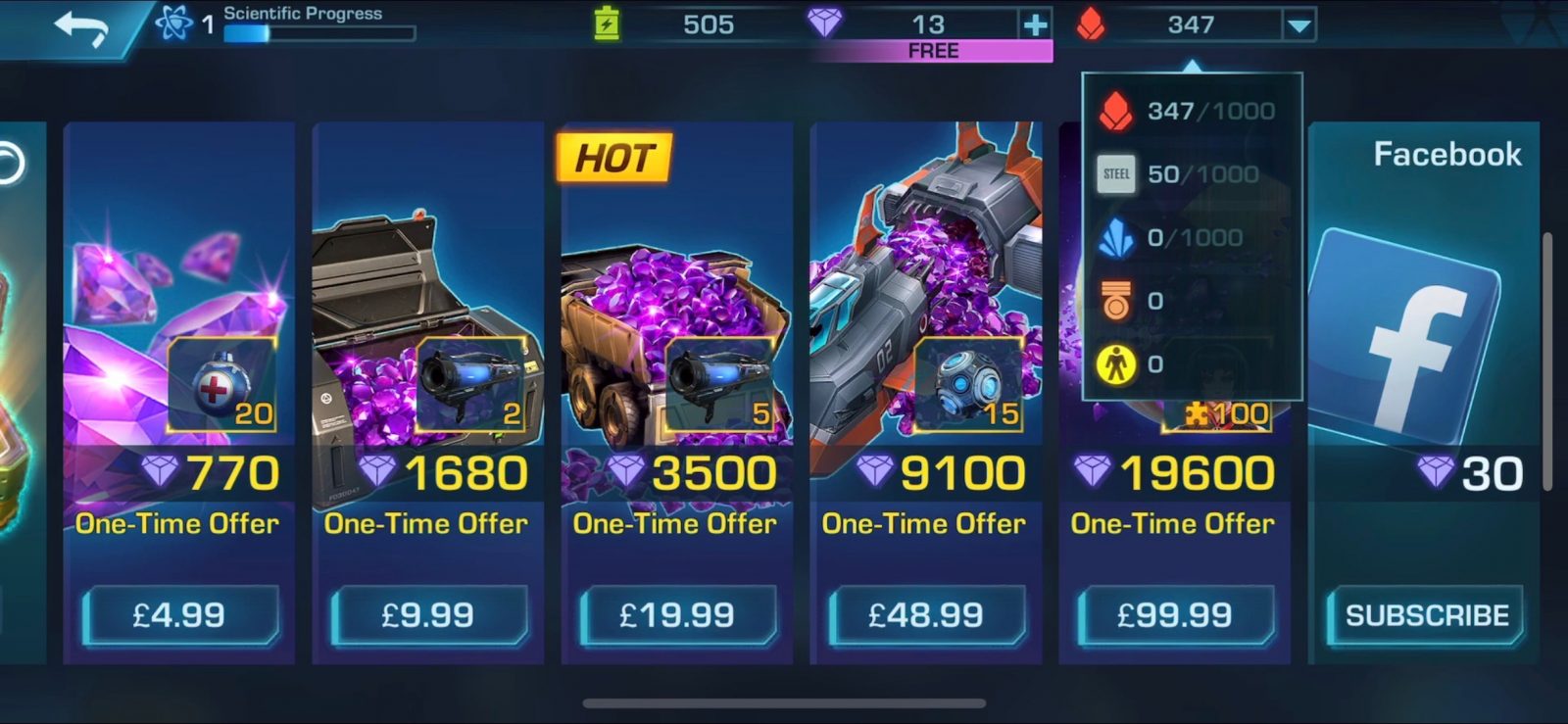
Task: Collapse the resources dropdown arrow
Action: [x=1298, y=25]
